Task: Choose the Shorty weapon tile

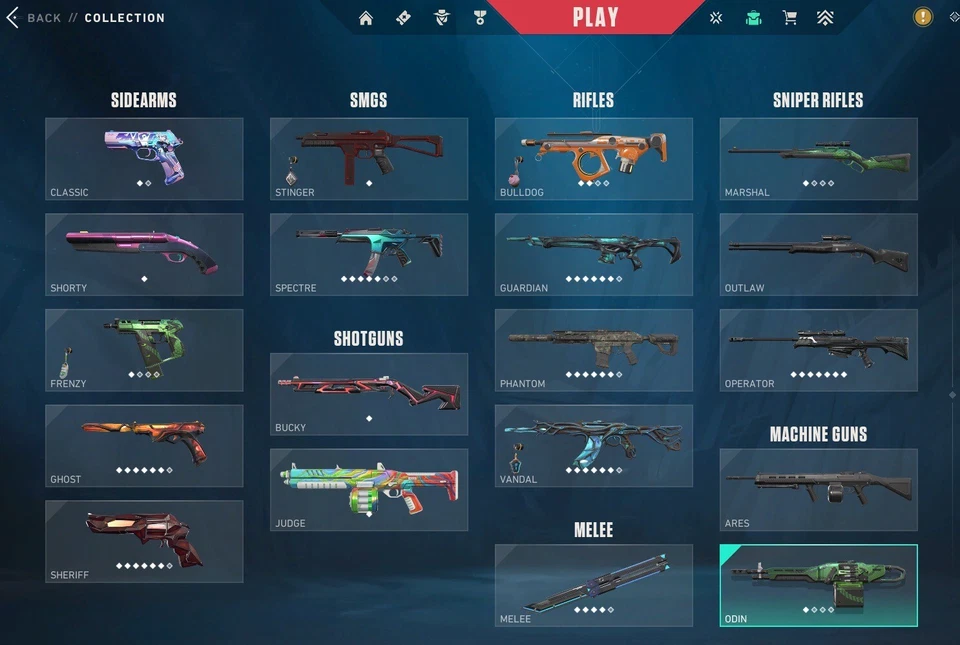Action: coord(144,254)
